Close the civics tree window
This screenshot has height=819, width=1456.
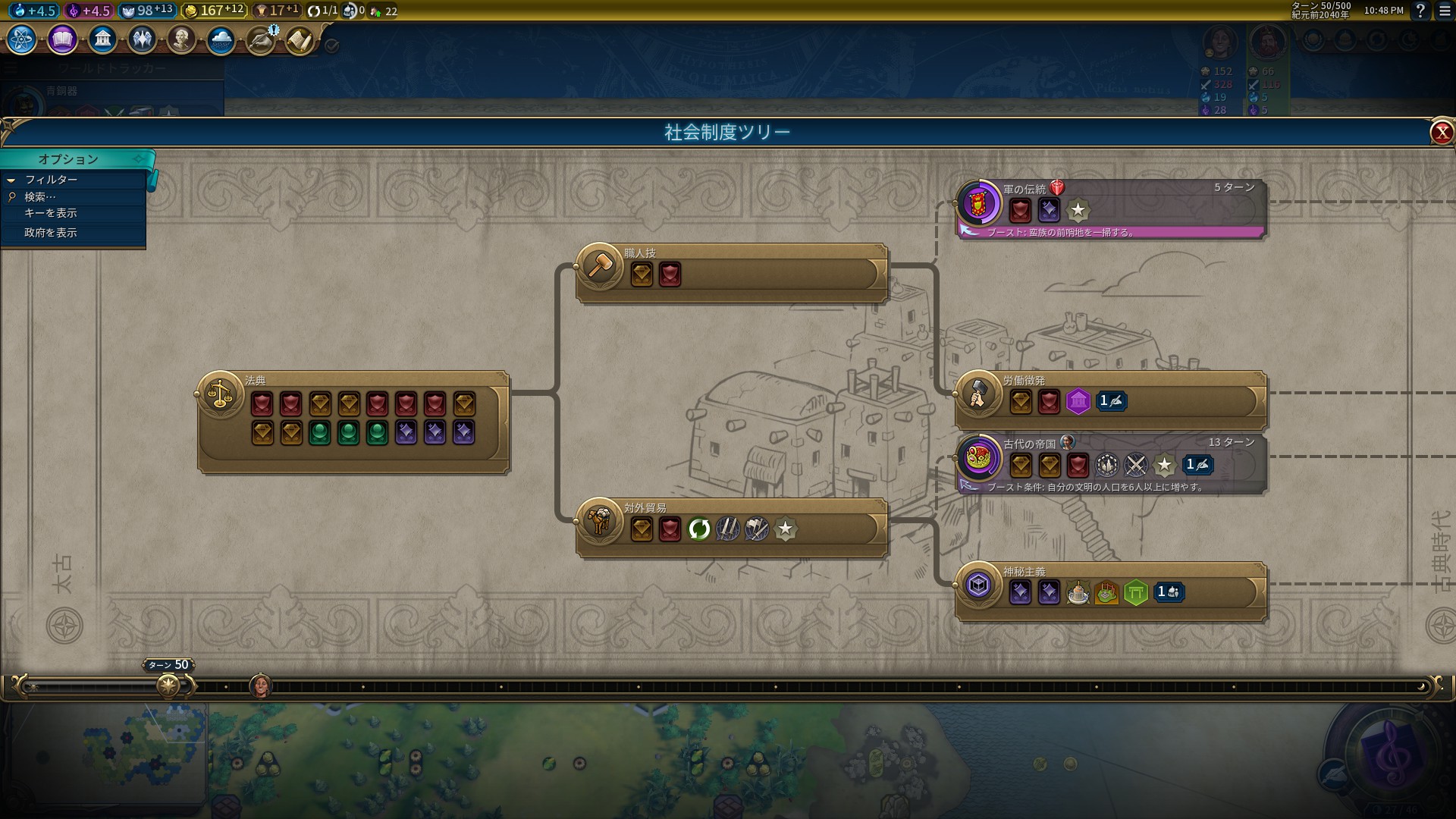[x=1441, y=133]
